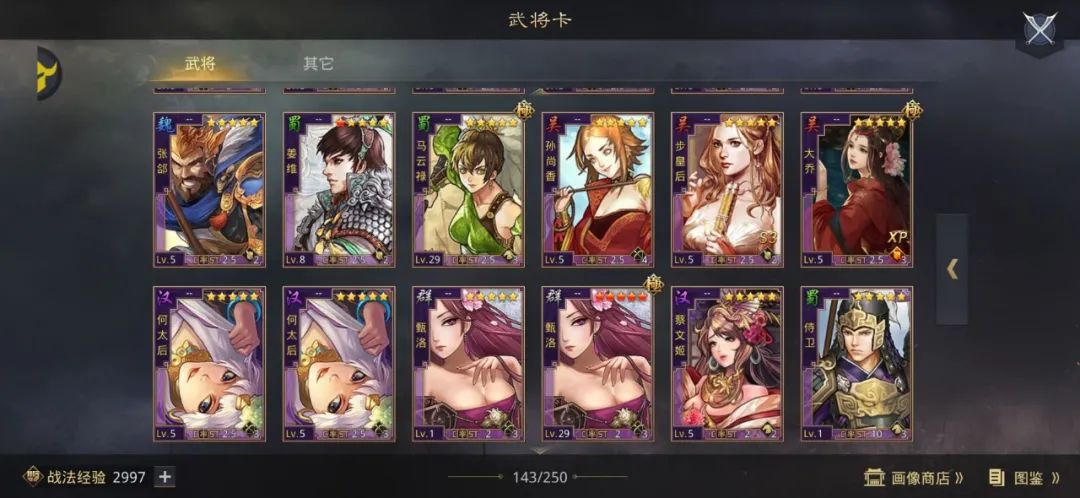
Task: Choose the Lv.1 甄洛 card
Action: point(468,364)
